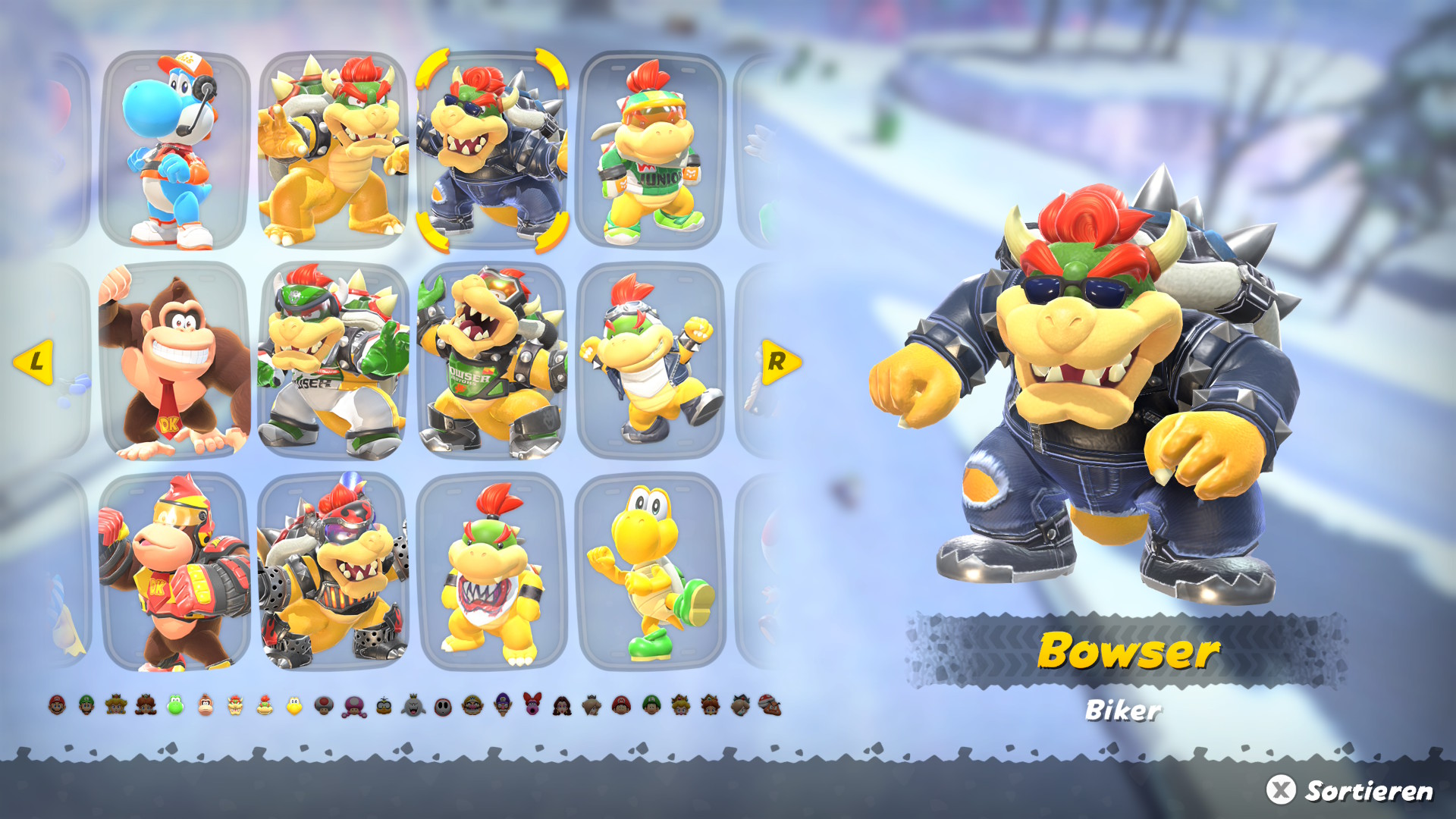The width and height of the screenshot is (1456, 819).
Task: Choose the Toadette head icon
Action: (354, 706)
